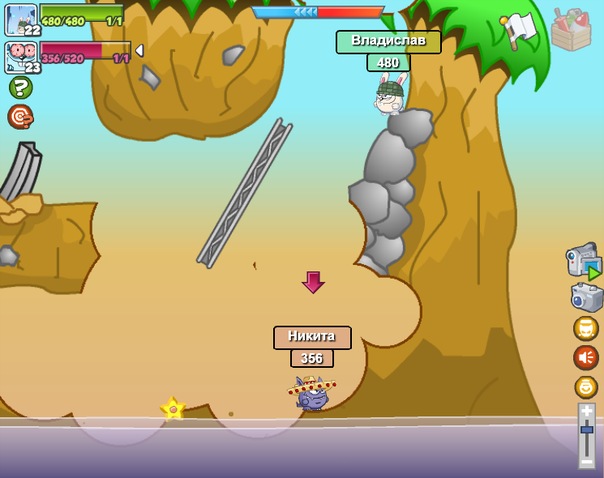
Task: Click the white arrow beside the pink health bar
Action: tap(139, 51)
